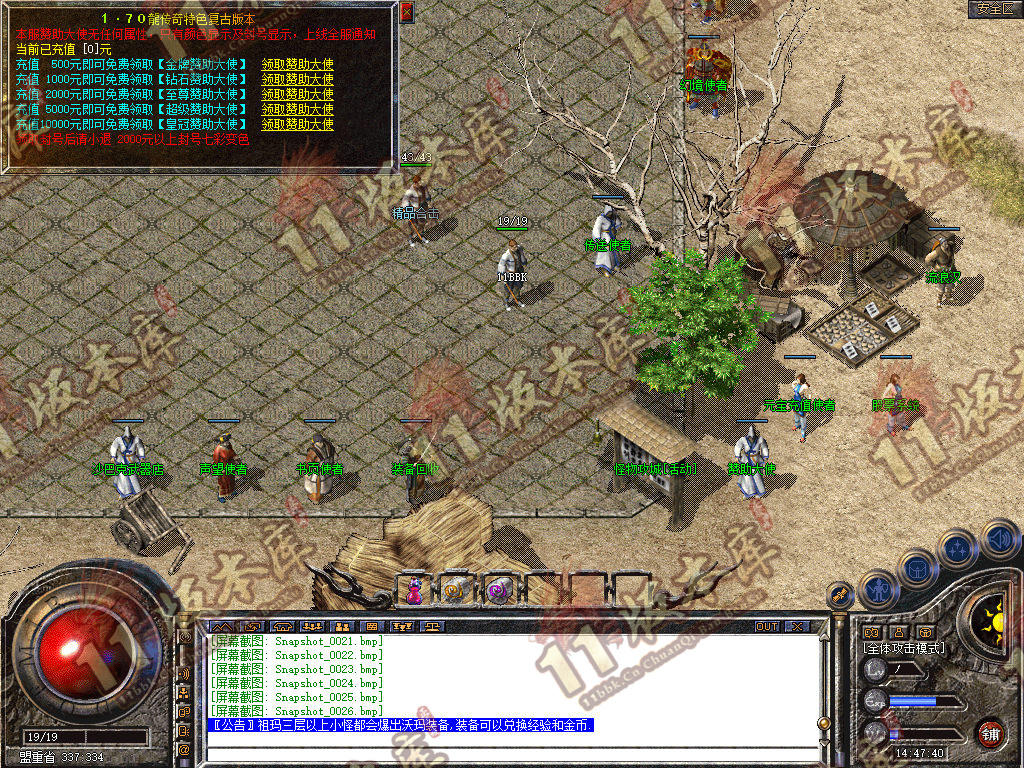Use the purple spiral scroll belt item
This screenshot has width=1024, height=768.
(x=498, y=591)
